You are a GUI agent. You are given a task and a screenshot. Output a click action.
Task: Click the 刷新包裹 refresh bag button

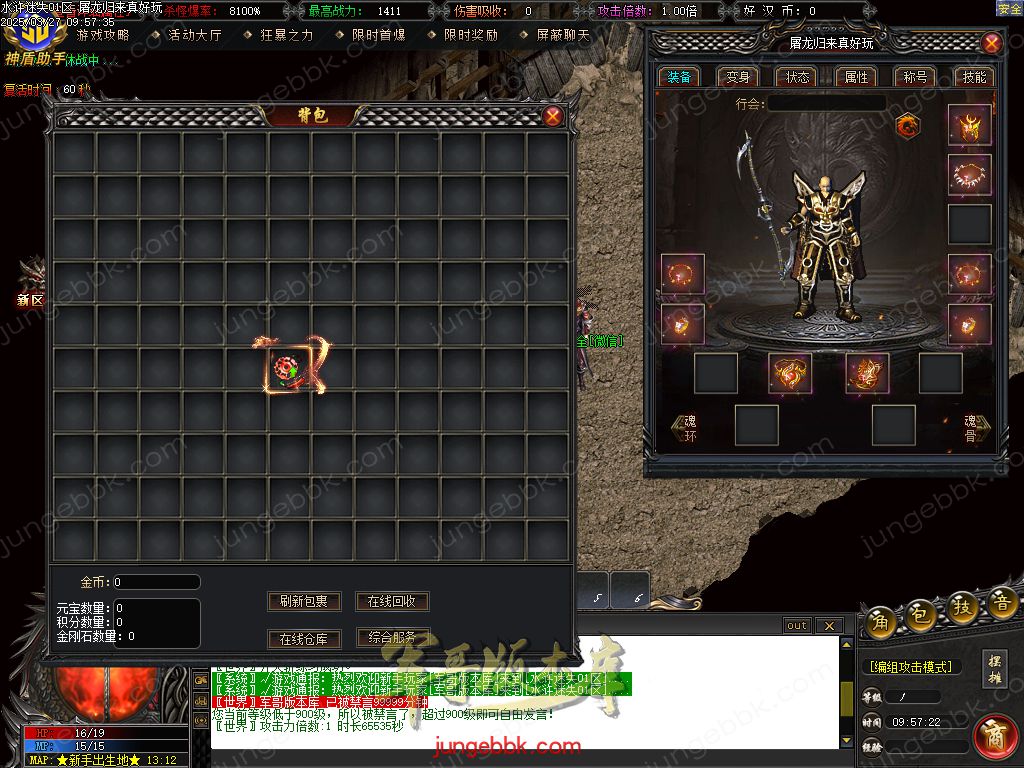304,601
